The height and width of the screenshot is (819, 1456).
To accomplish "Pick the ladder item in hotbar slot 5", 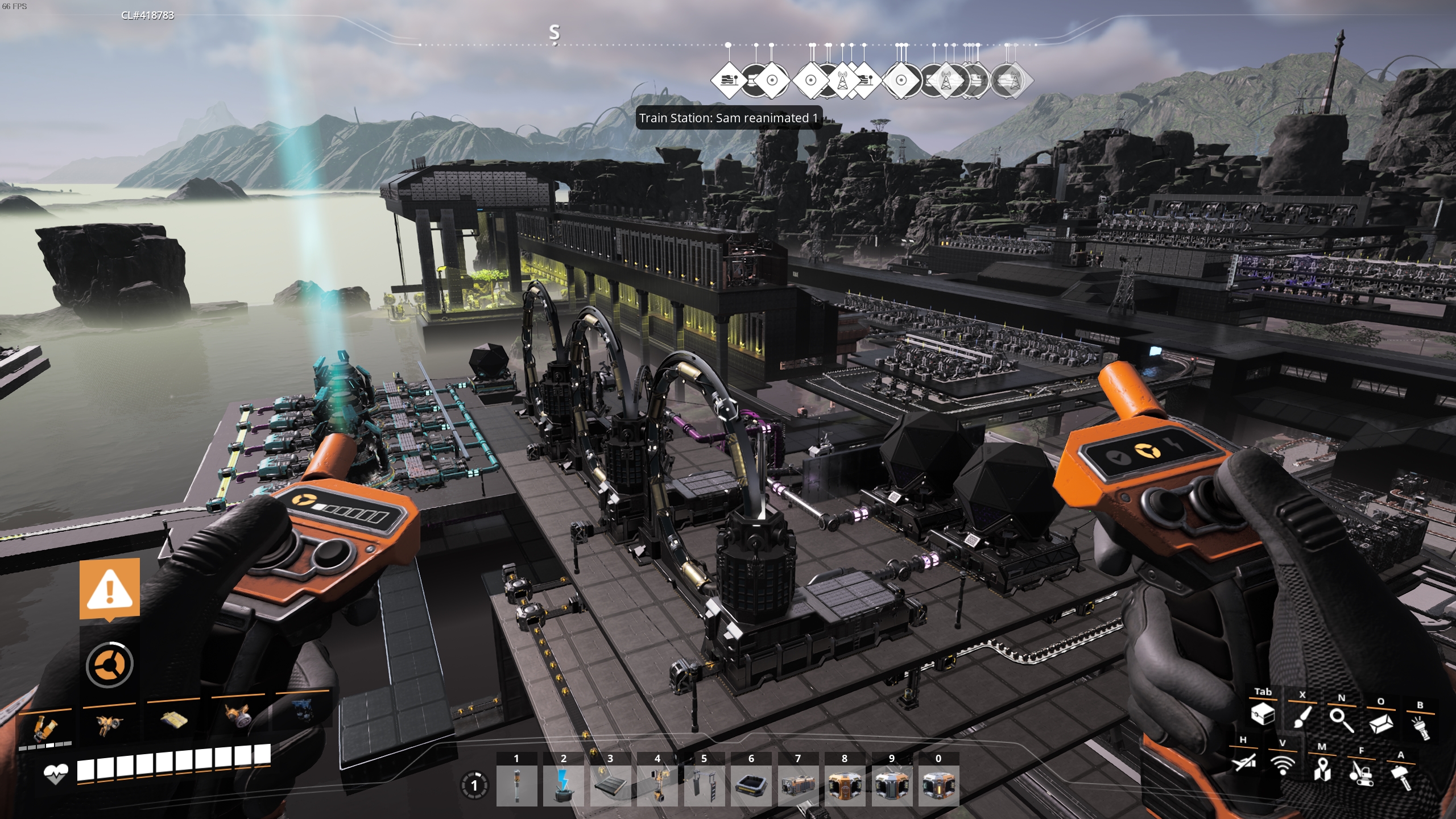I will pyautogui.click(x=704, y=786).
